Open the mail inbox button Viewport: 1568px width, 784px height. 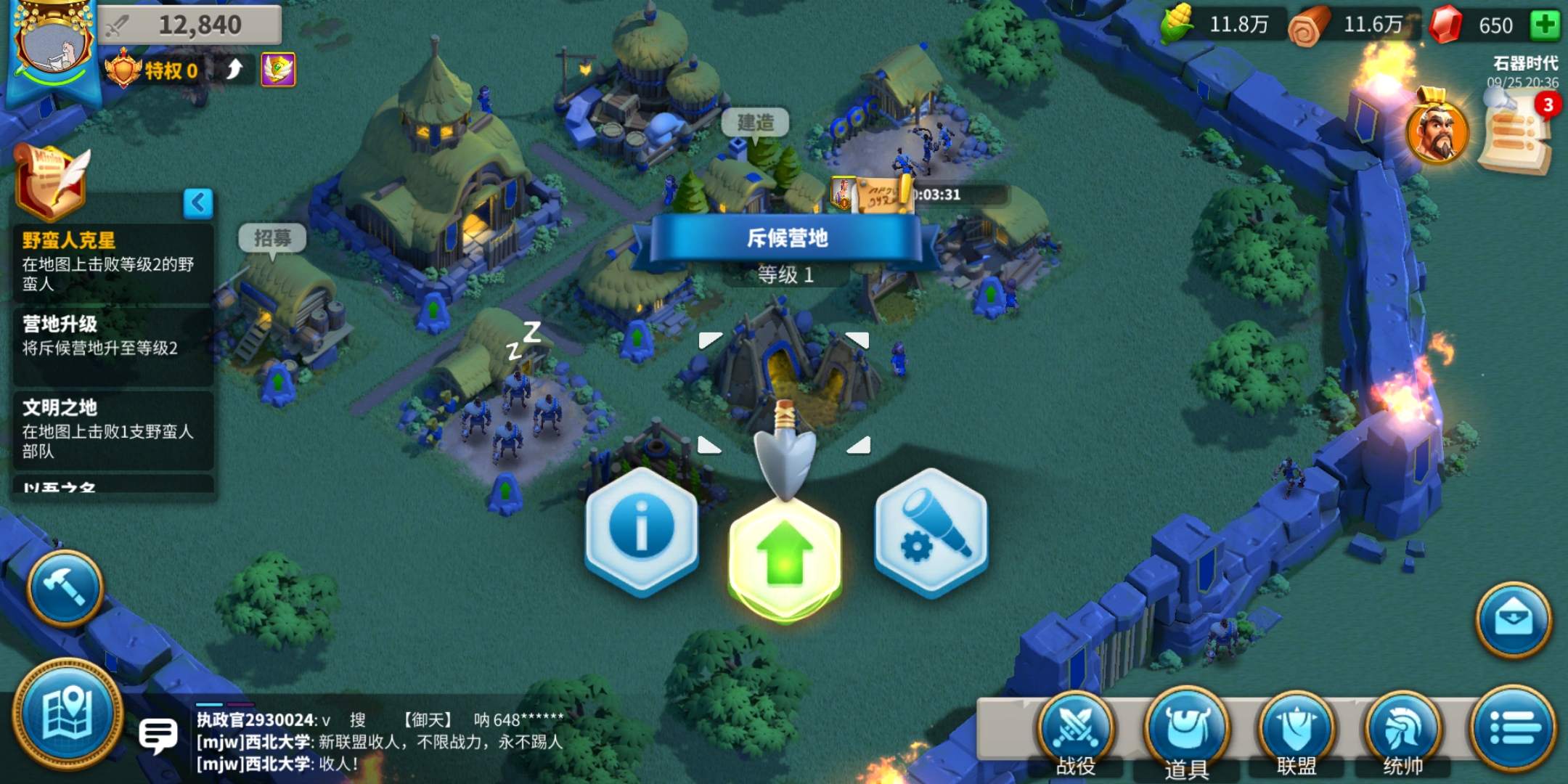click(1513, 619)
